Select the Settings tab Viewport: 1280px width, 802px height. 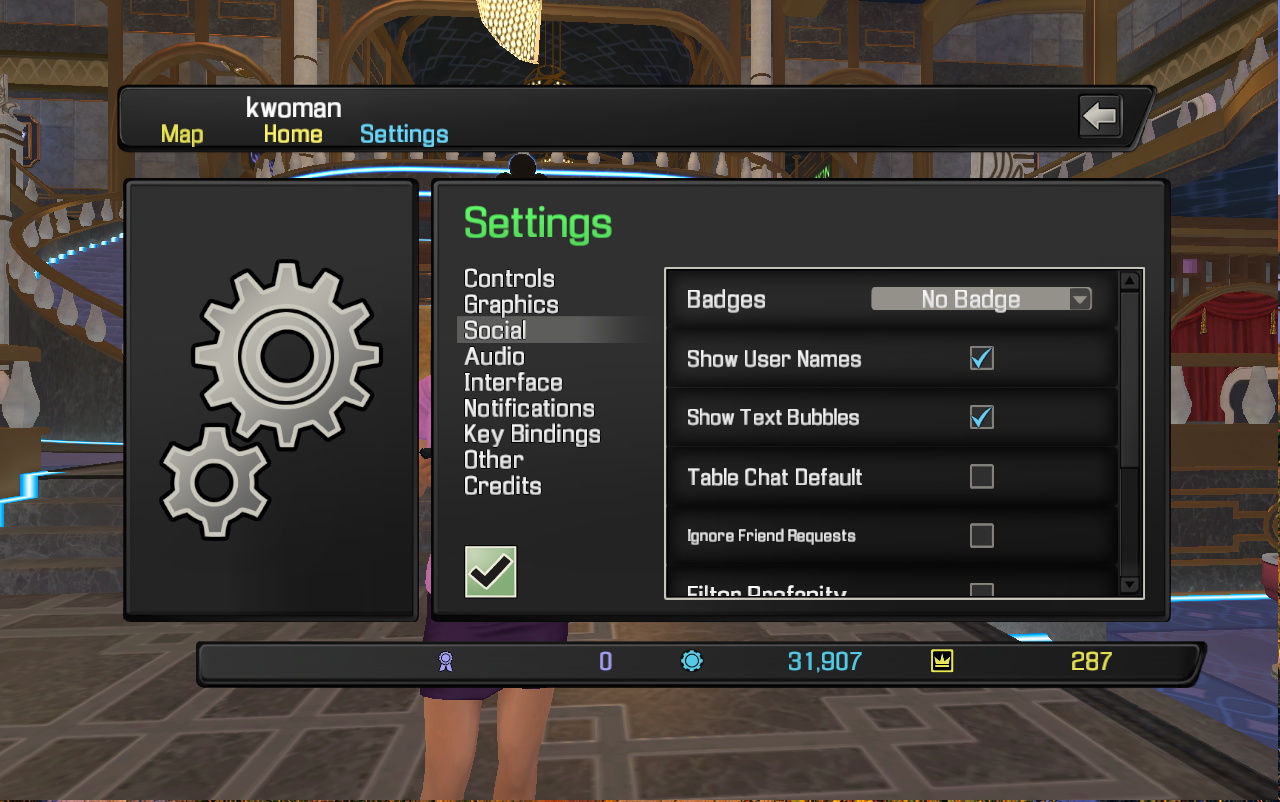tap(404, 134)
